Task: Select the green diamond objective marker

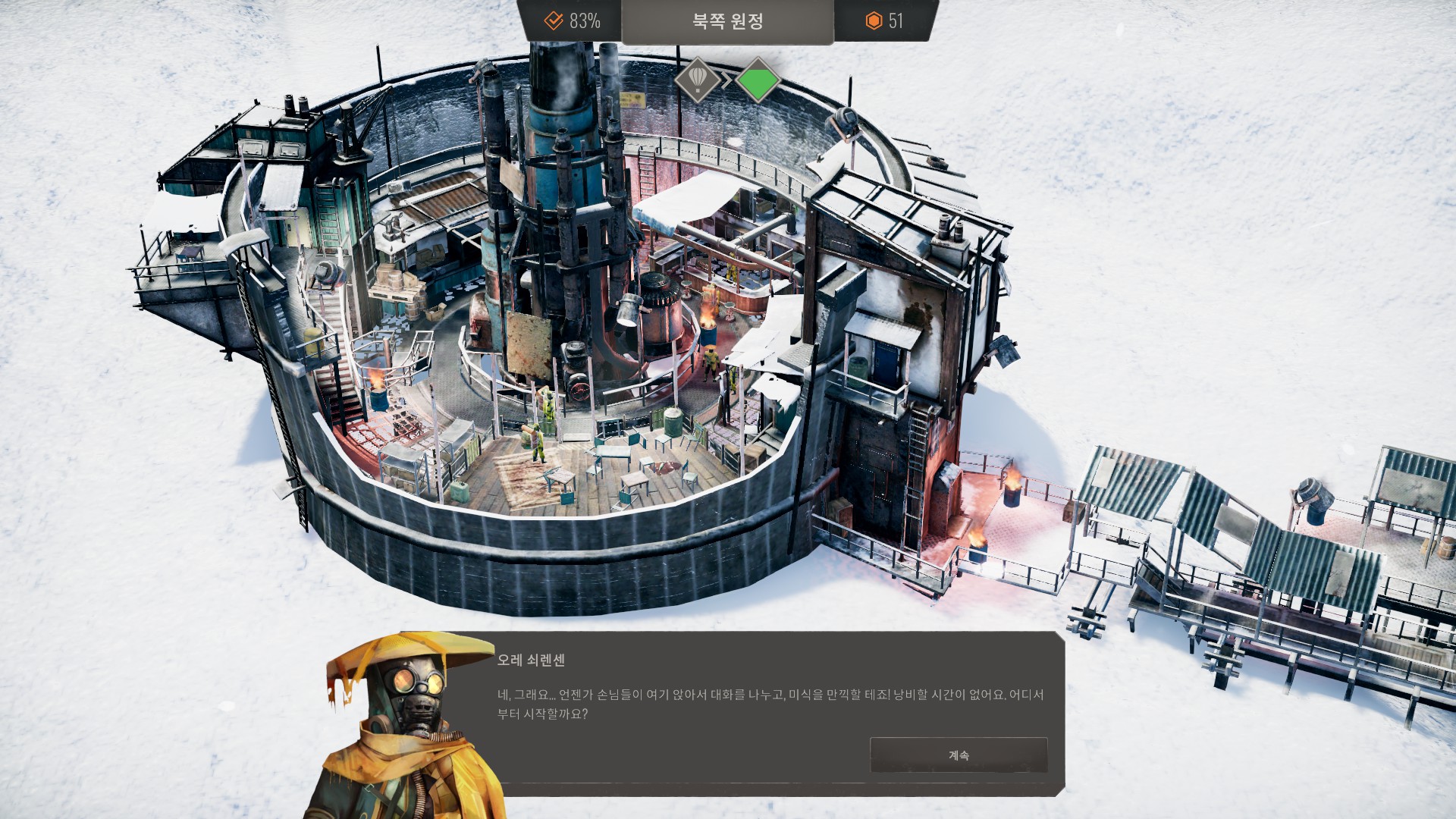Action: [x=758, y=80]
